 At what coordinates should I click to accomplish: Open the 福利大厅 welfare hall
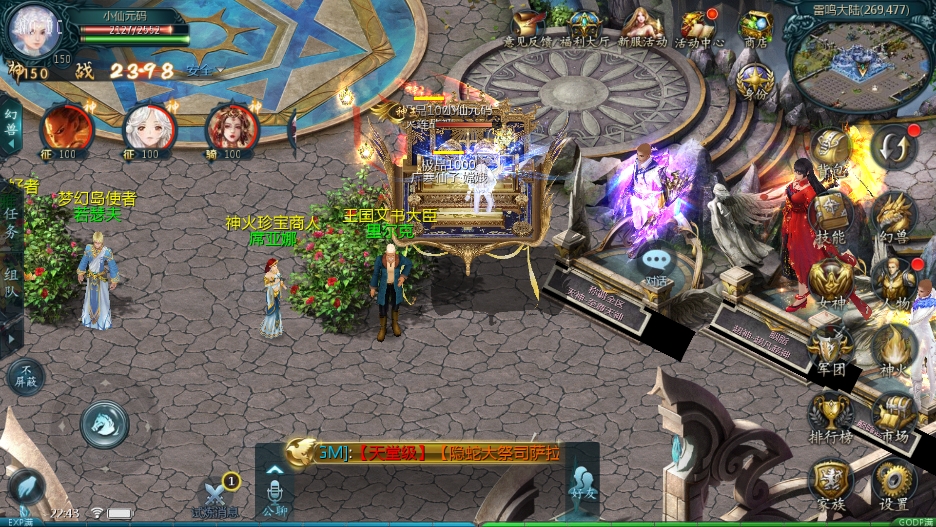[x=583, y=25]
